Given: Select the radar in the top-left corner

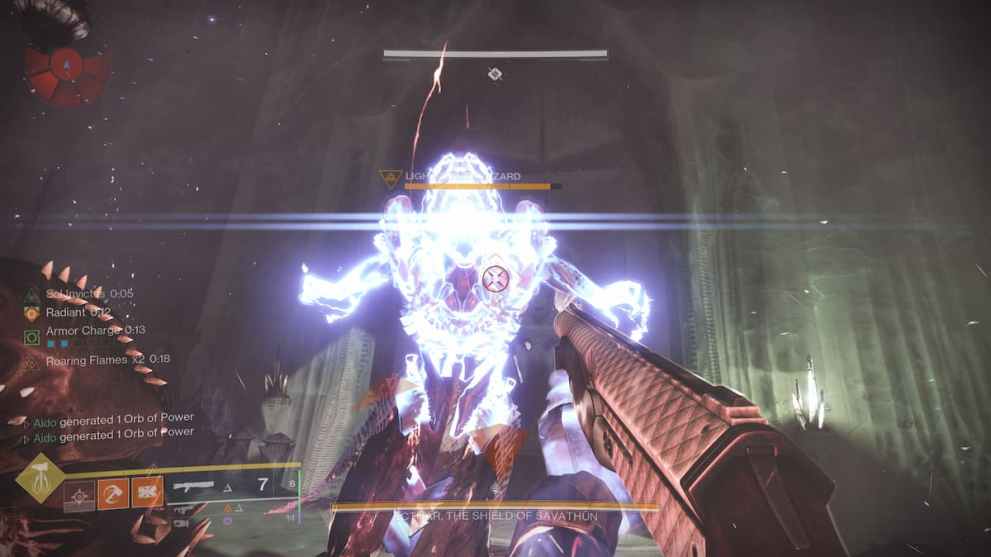Looking at the screenshot, I should pos(66,67).
